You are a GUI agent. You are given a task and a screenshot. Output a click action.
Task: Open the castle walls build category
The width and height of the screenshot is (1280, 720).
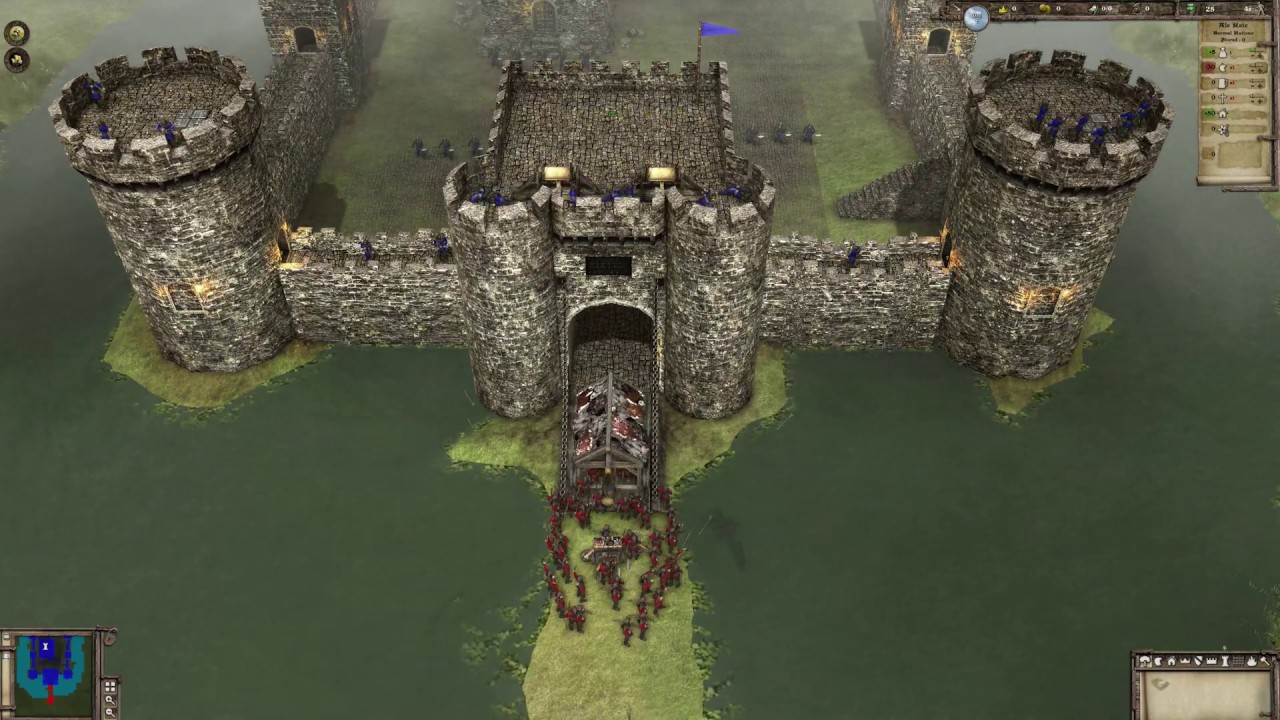1211,661
